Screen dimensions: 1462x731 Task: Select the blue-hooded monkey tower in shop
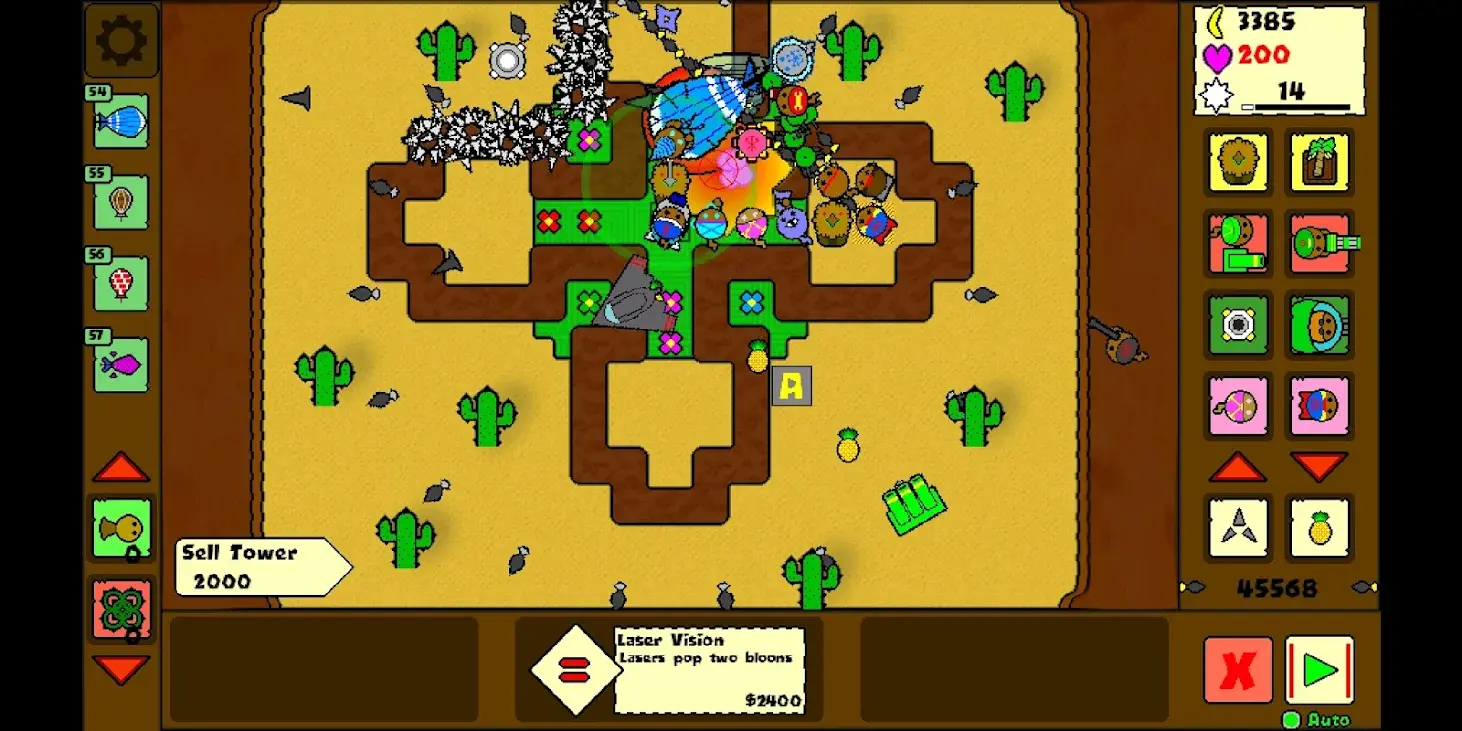tap(1319, 324)
